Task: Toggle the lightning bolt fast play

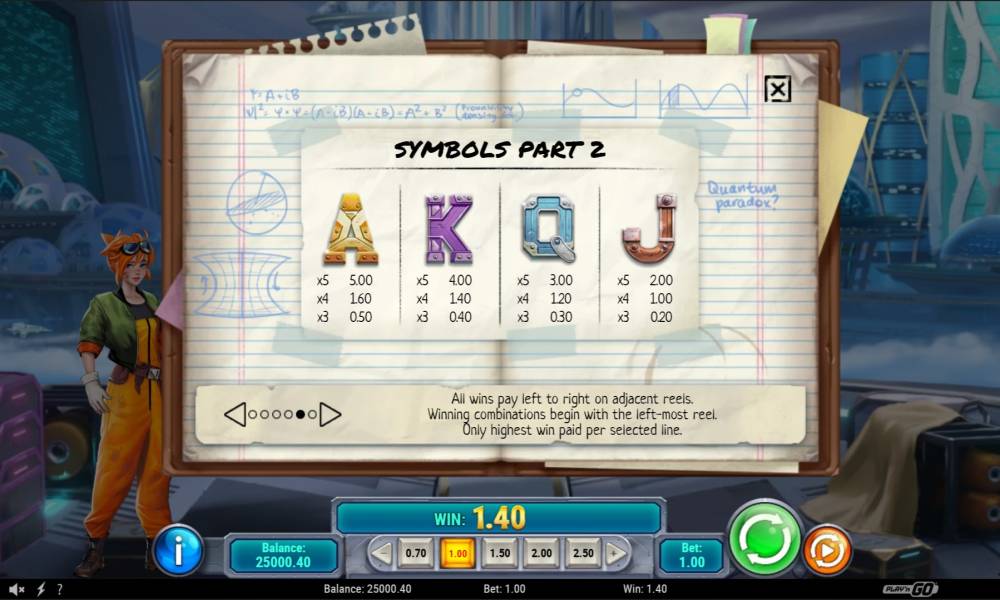Action: pyautogui.click(x=41, y=590)
